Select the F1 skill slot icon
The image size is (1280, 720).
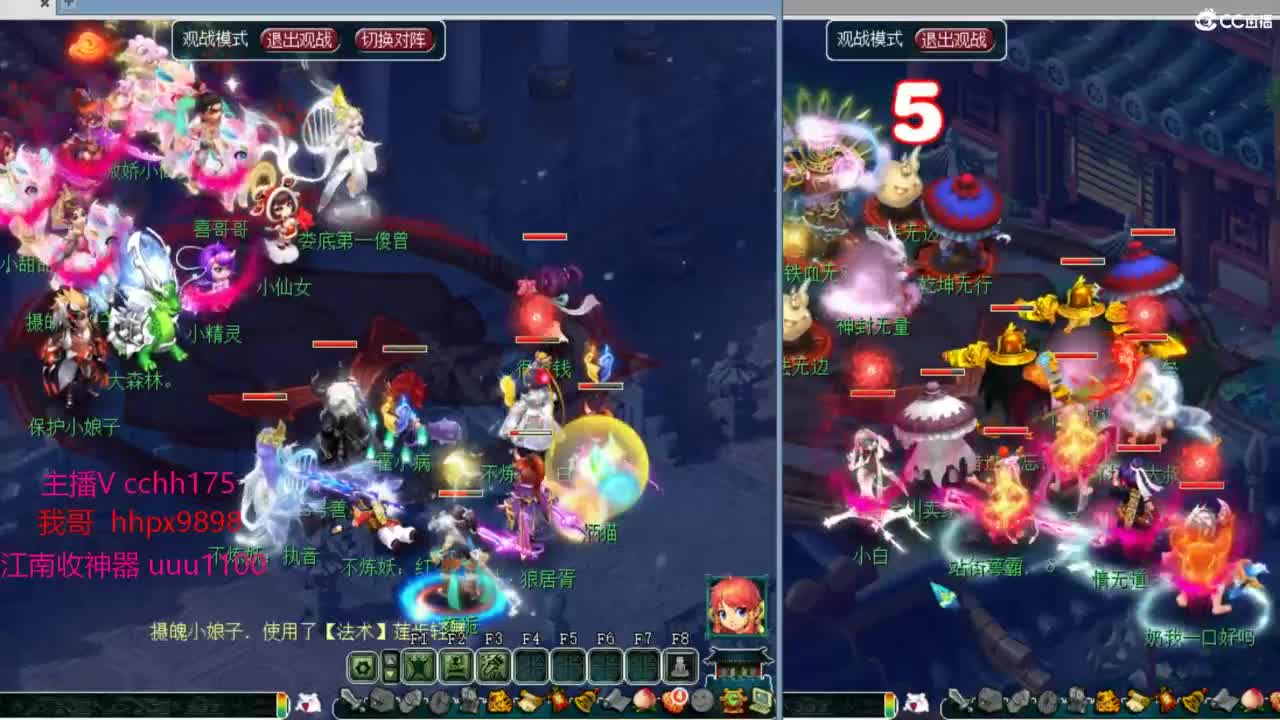pyautogui.click(x=417, y=664)
